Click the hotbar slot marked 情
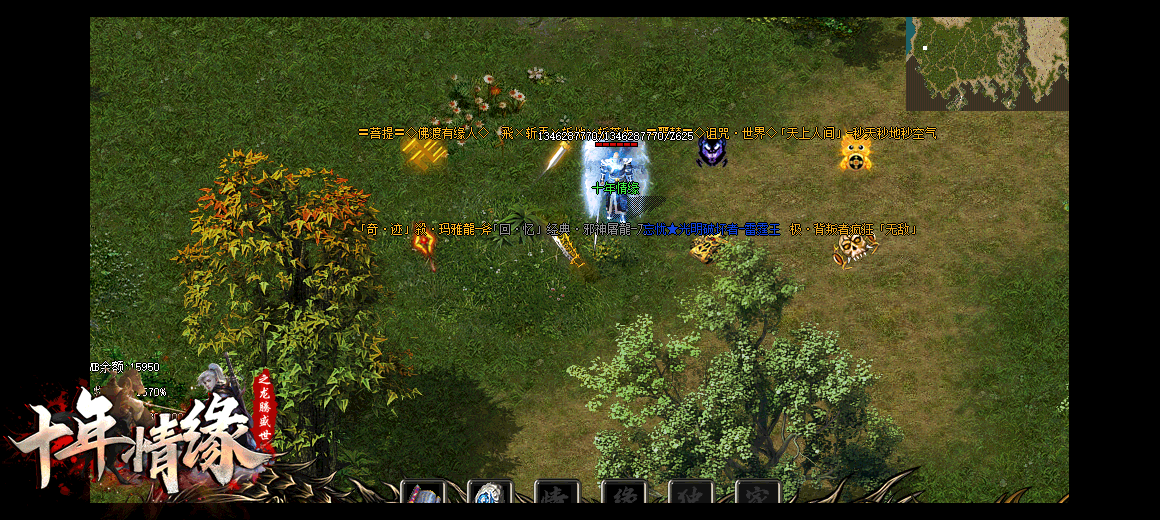Viewport: 1160px width, 520px height. (556, 494)
